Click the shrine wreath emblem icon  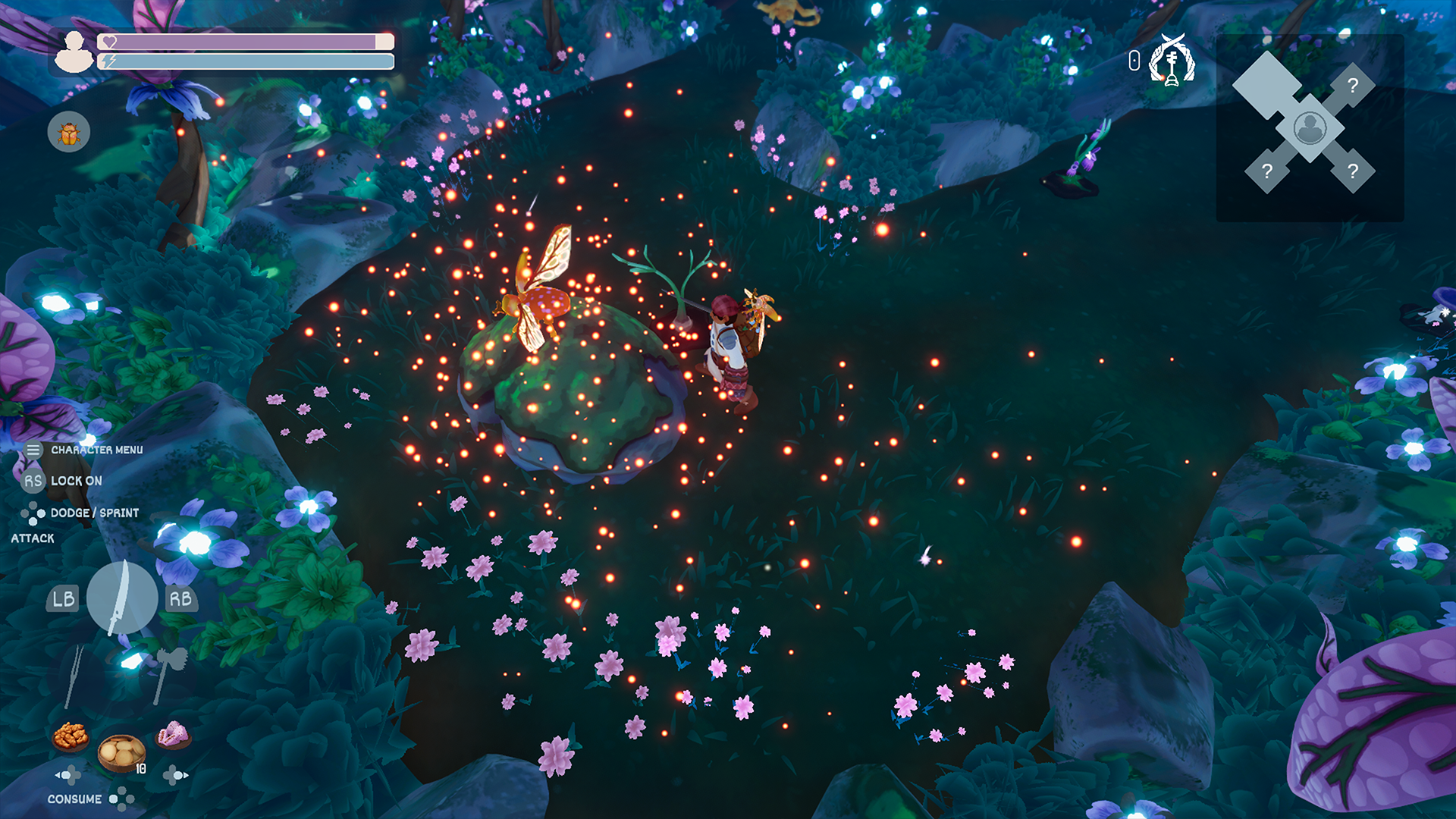click(x=1172, y=60)
